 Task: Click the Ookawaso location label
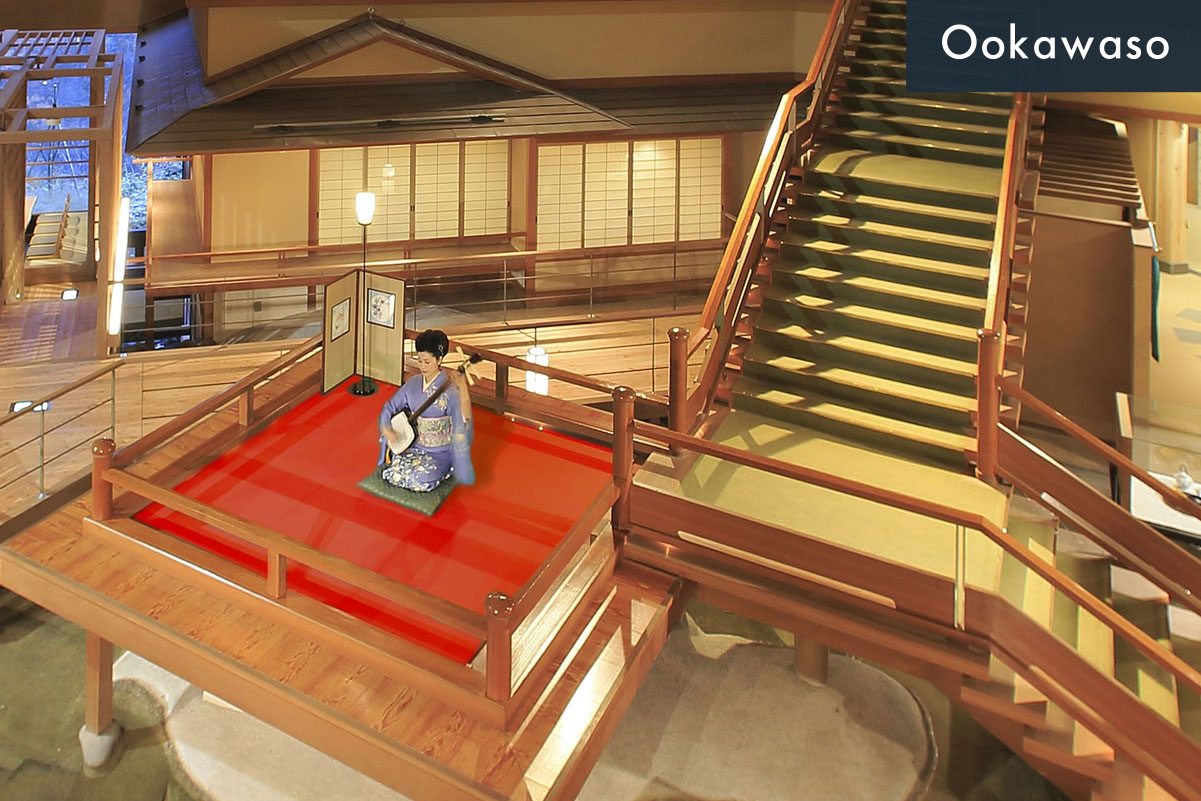1054,45
